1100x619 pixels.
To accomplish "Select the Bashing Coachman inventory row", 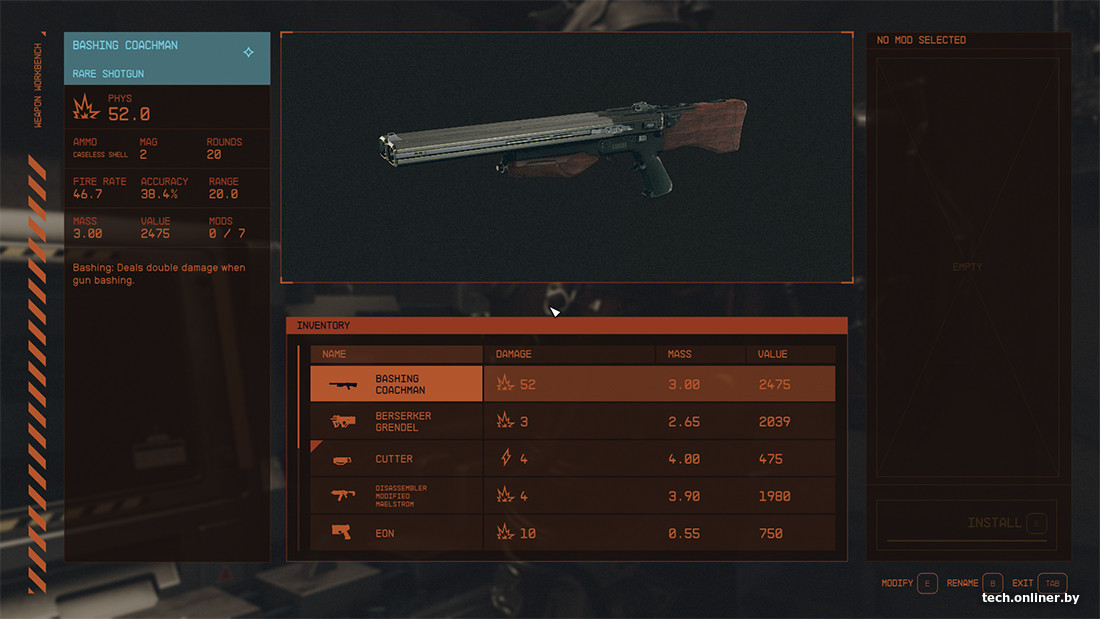I will (x=572, y=384).
